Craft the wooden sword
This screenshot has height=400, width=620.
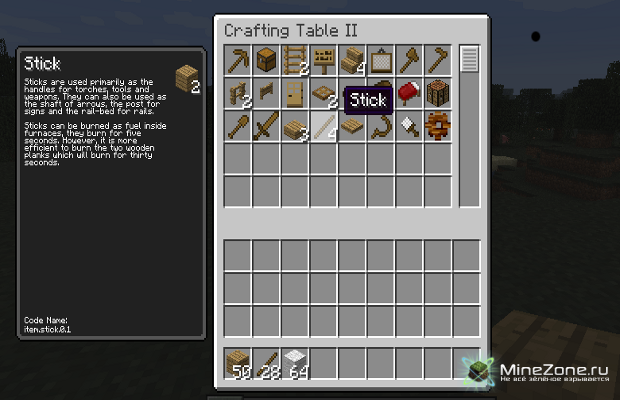pyautogui.click(x=266, y=127)
